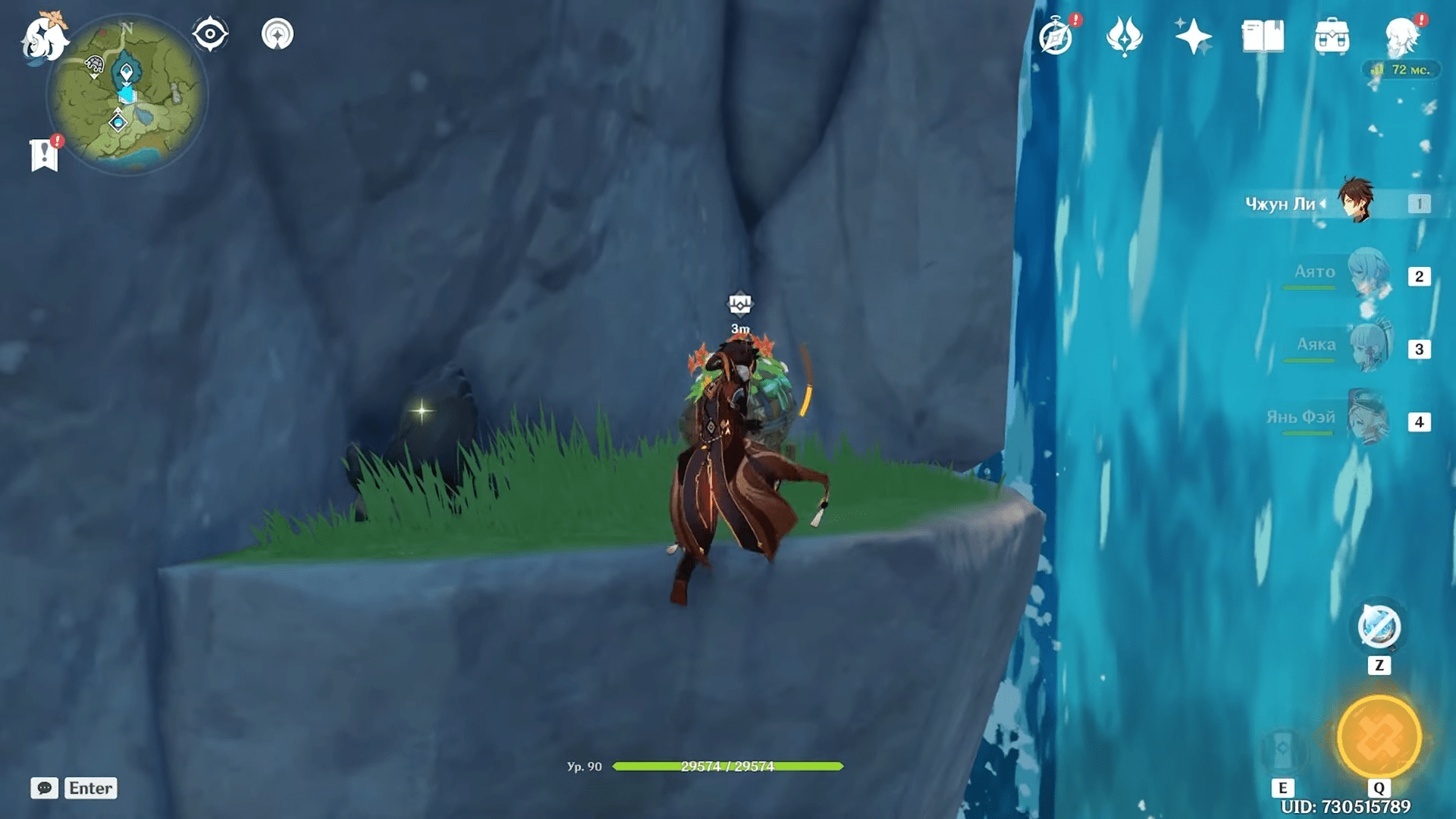Switch to party member Аяка

tap(1367, 347)
